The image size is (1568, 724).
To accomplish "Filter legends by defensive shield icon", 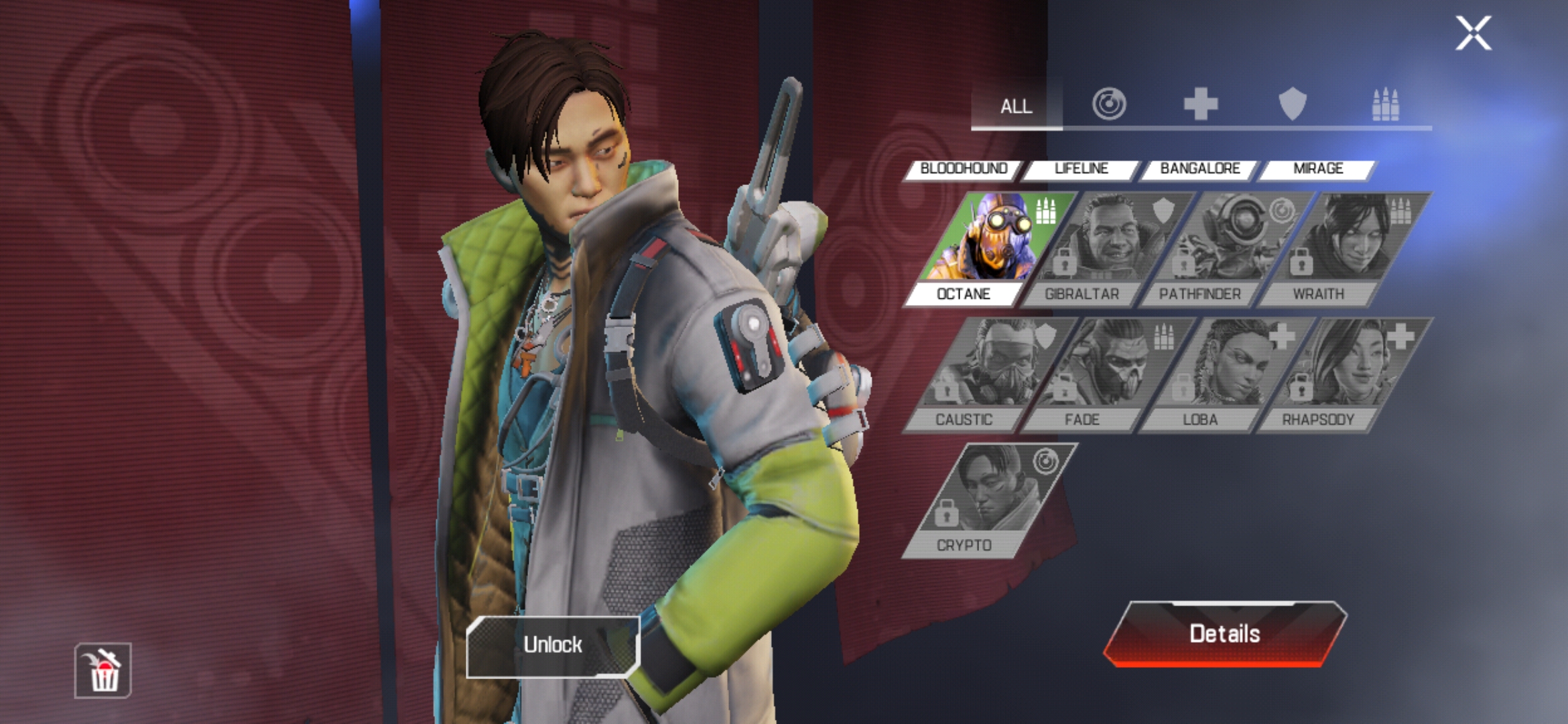I will pos(1293,105).
